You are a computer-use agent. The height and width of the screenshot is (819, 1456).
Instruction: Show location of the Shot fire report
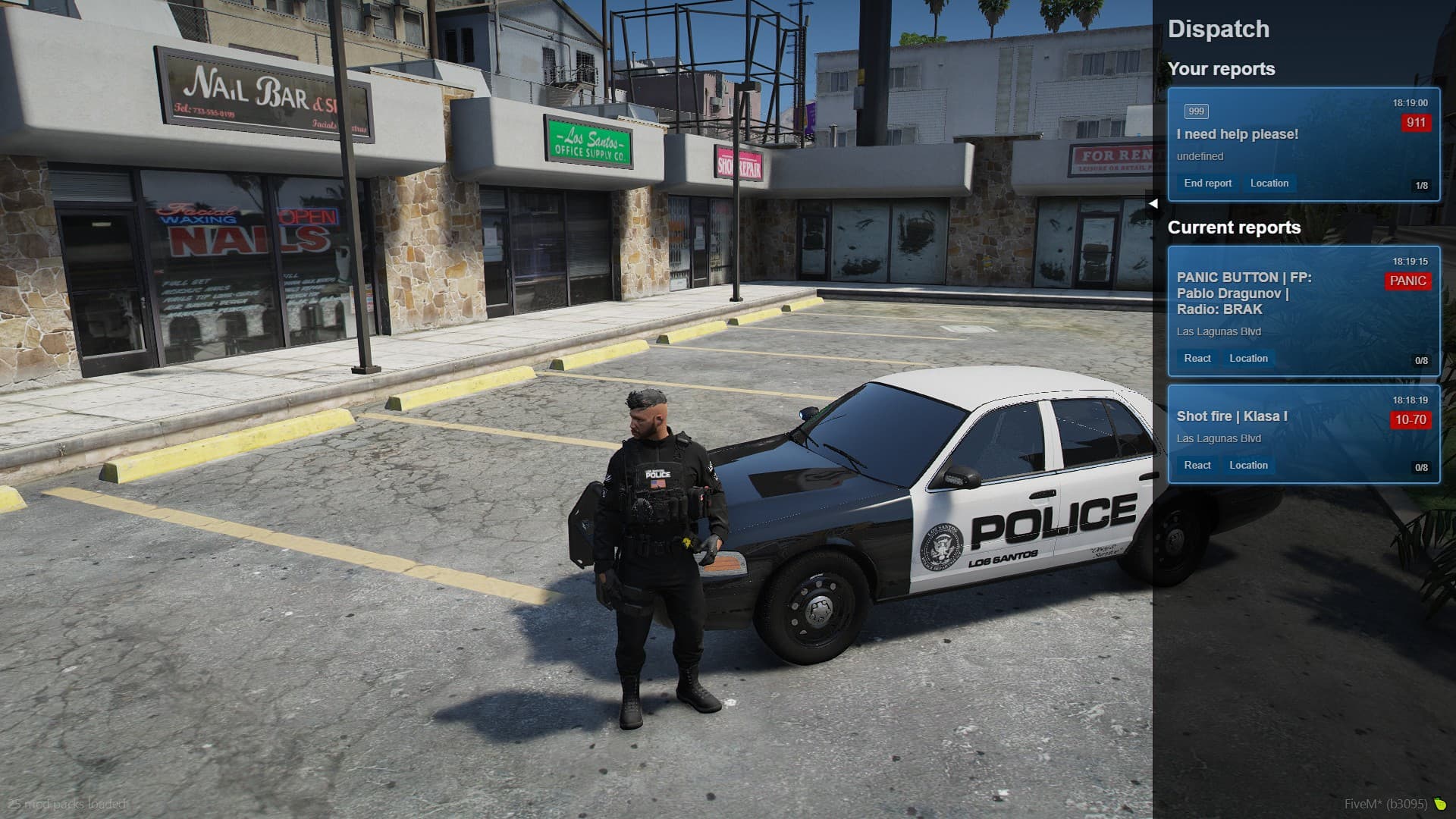[1248, 466]
